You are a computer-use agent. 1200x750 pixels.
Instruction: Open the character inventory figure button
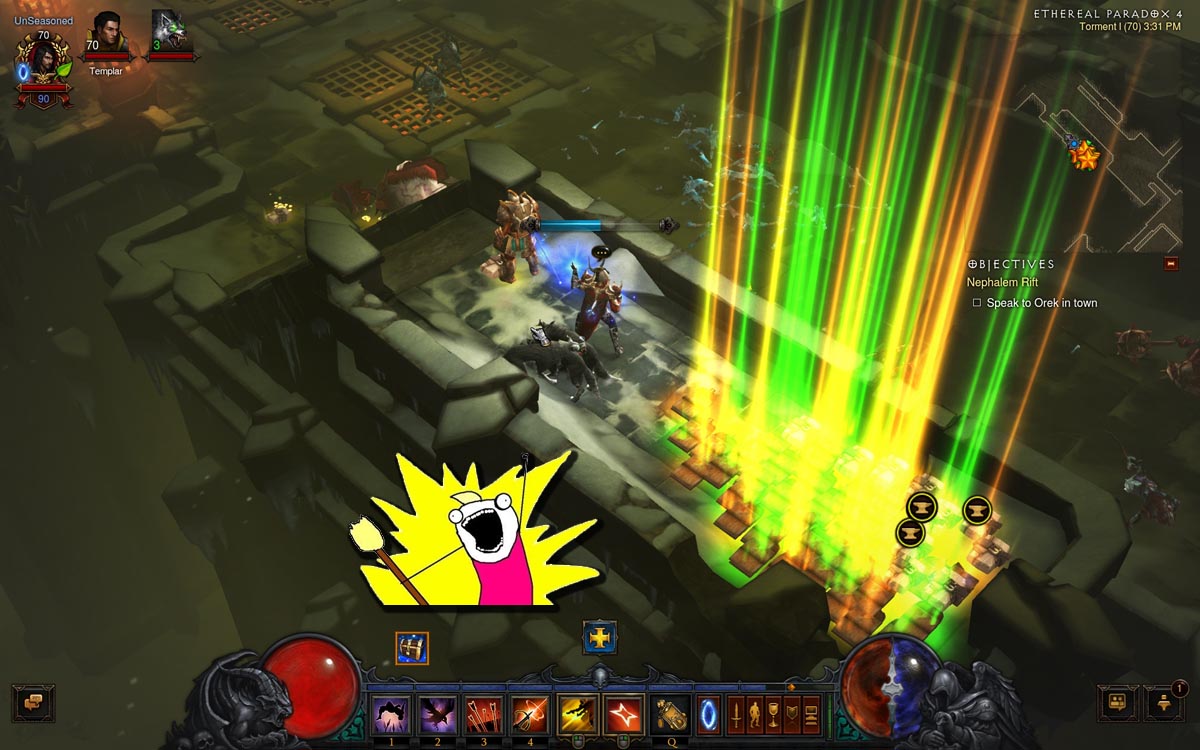pos(755,714)
